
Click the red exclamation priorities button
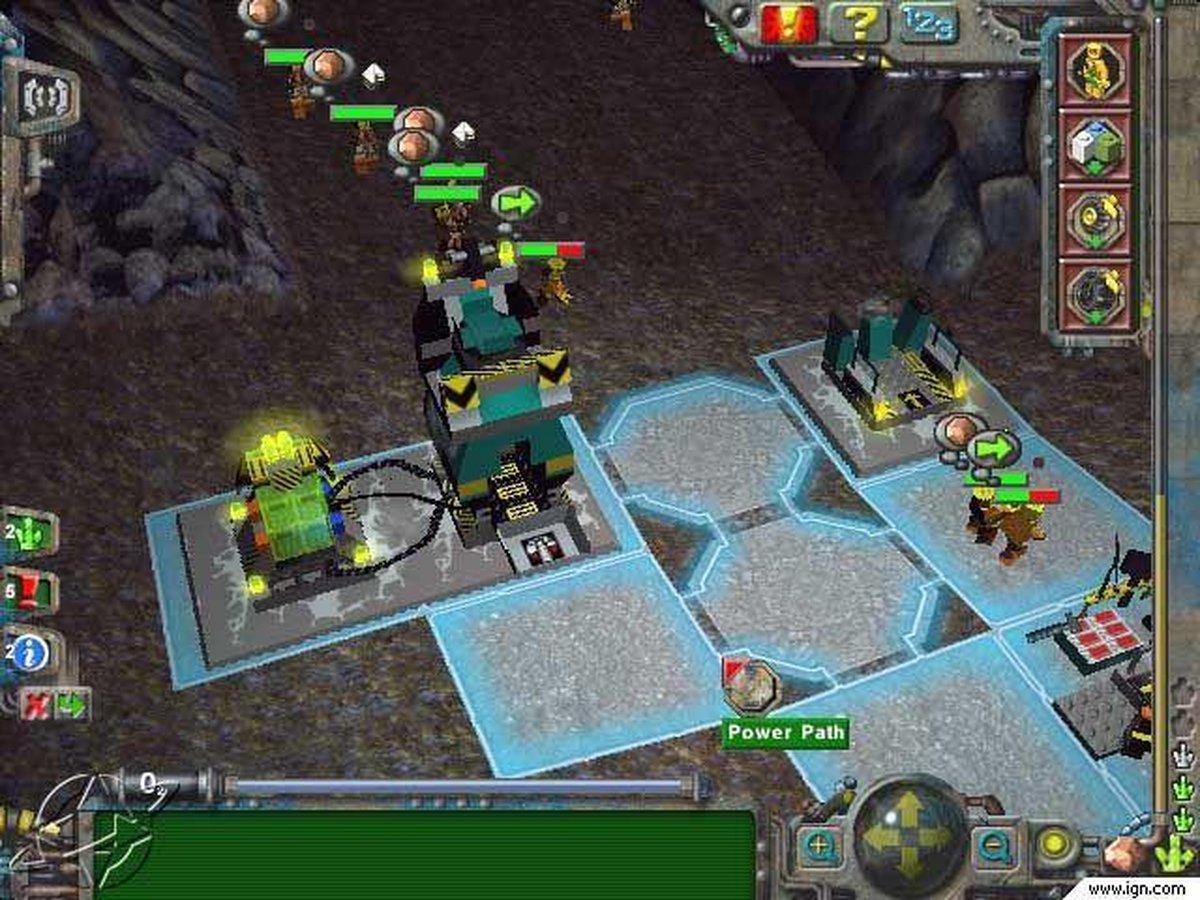point(790,23)
